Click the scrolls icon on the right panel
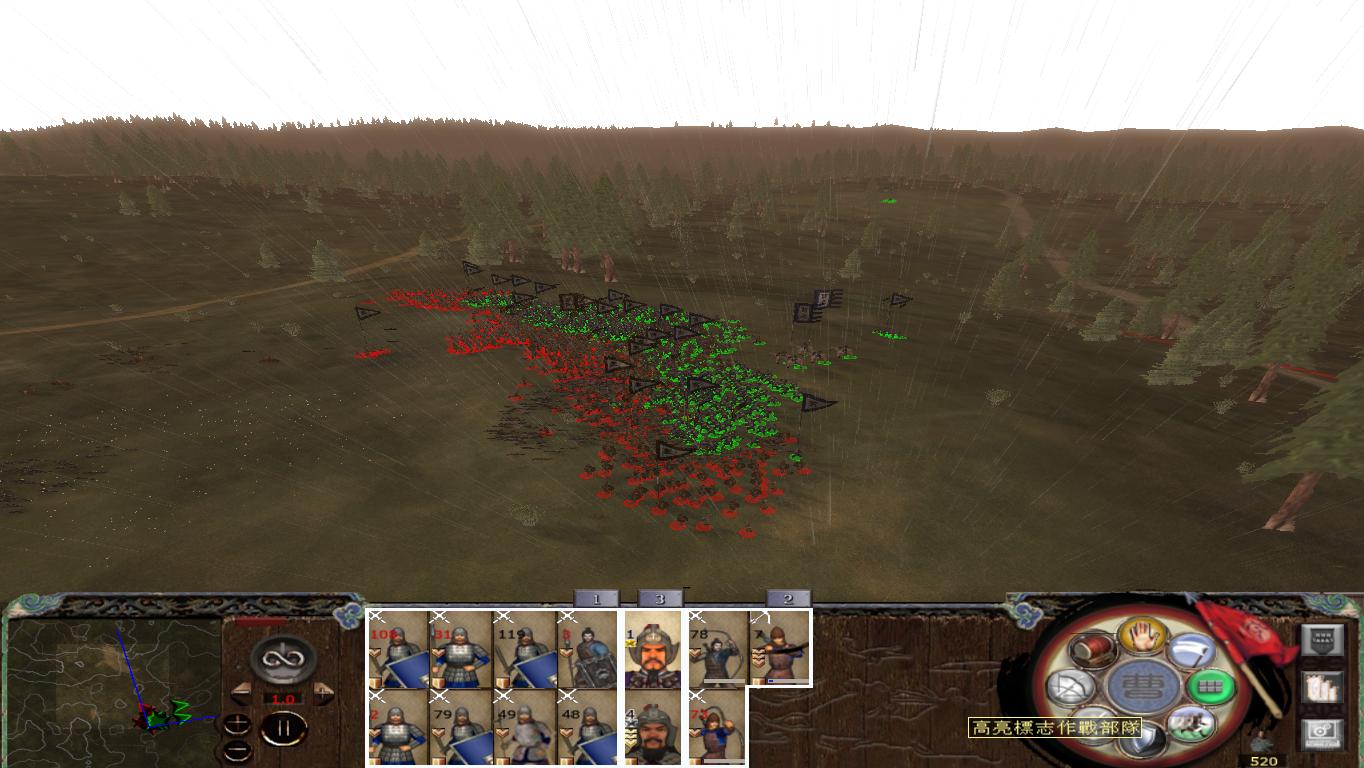1364x768 pixels. pos(1323,689)
